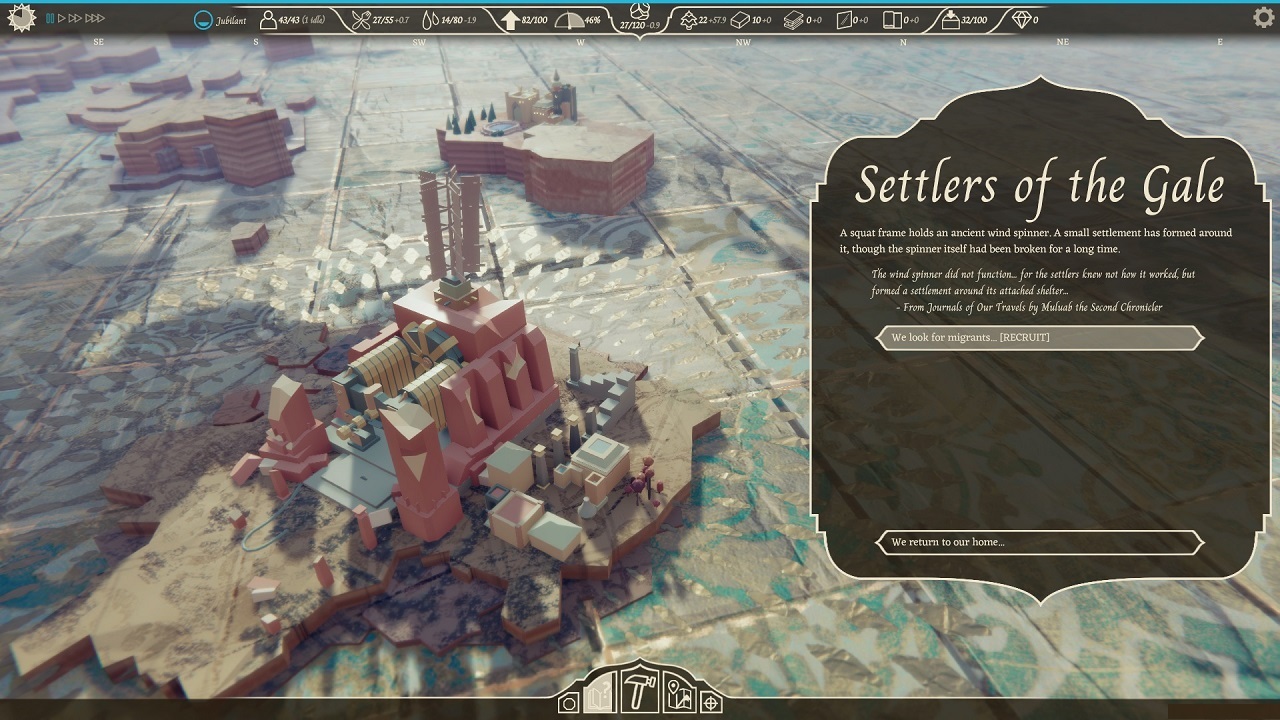This screenshot has width=1280, height=720.
Task: Open photo mode via the camera icon
Action: (568, 702)
